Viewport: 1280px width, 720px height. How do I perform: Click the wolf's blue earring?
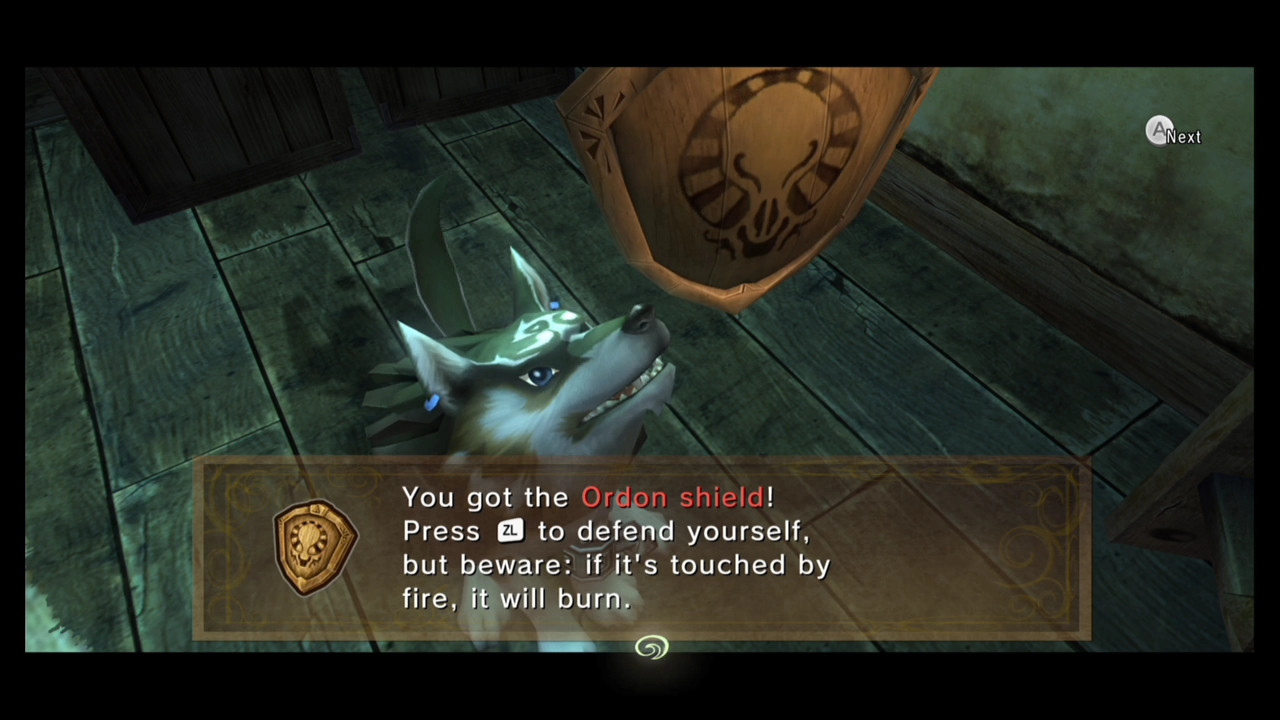pyautogui.click(x=434, y=399)
